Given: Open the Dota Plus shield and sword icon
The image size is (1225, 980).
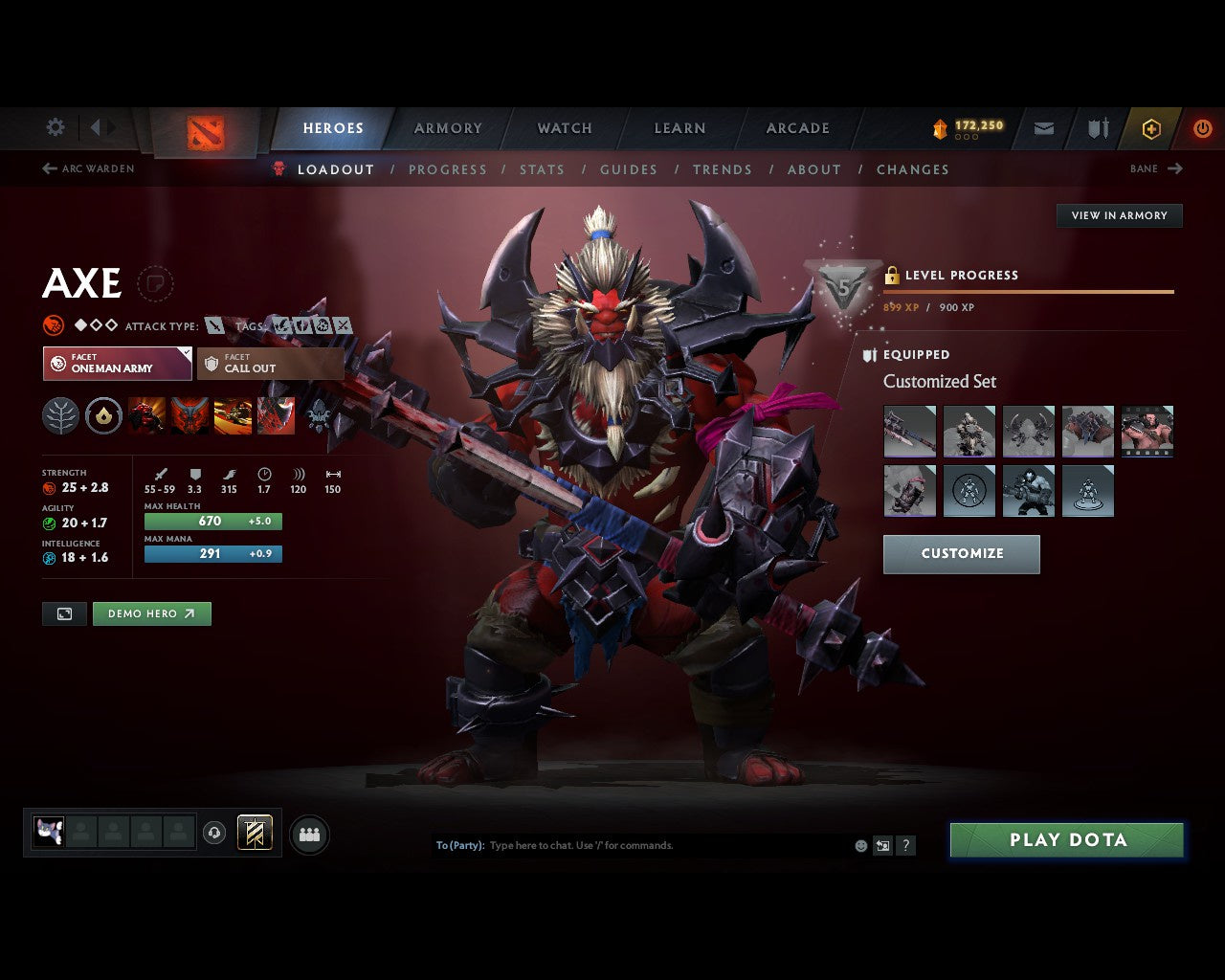Looking at the screenshot, I should (1097, 127).
